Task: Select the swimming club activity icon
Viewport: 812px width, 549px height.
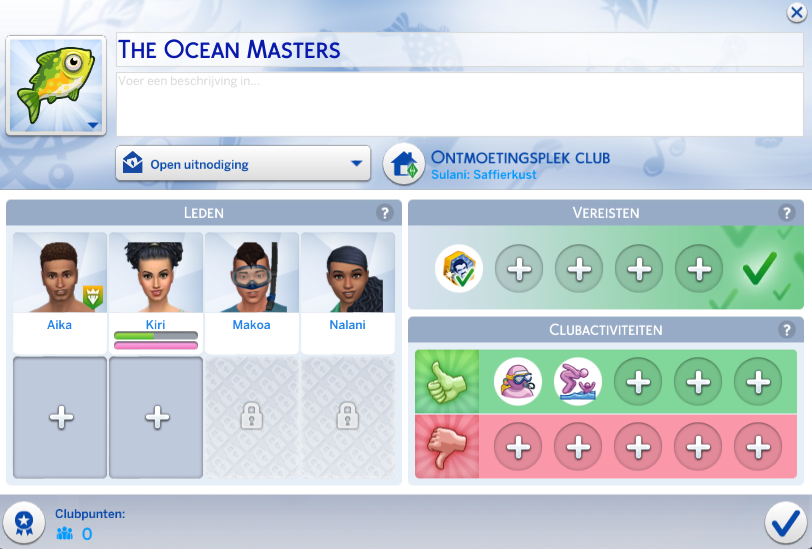Action: [x=578, y=381]
